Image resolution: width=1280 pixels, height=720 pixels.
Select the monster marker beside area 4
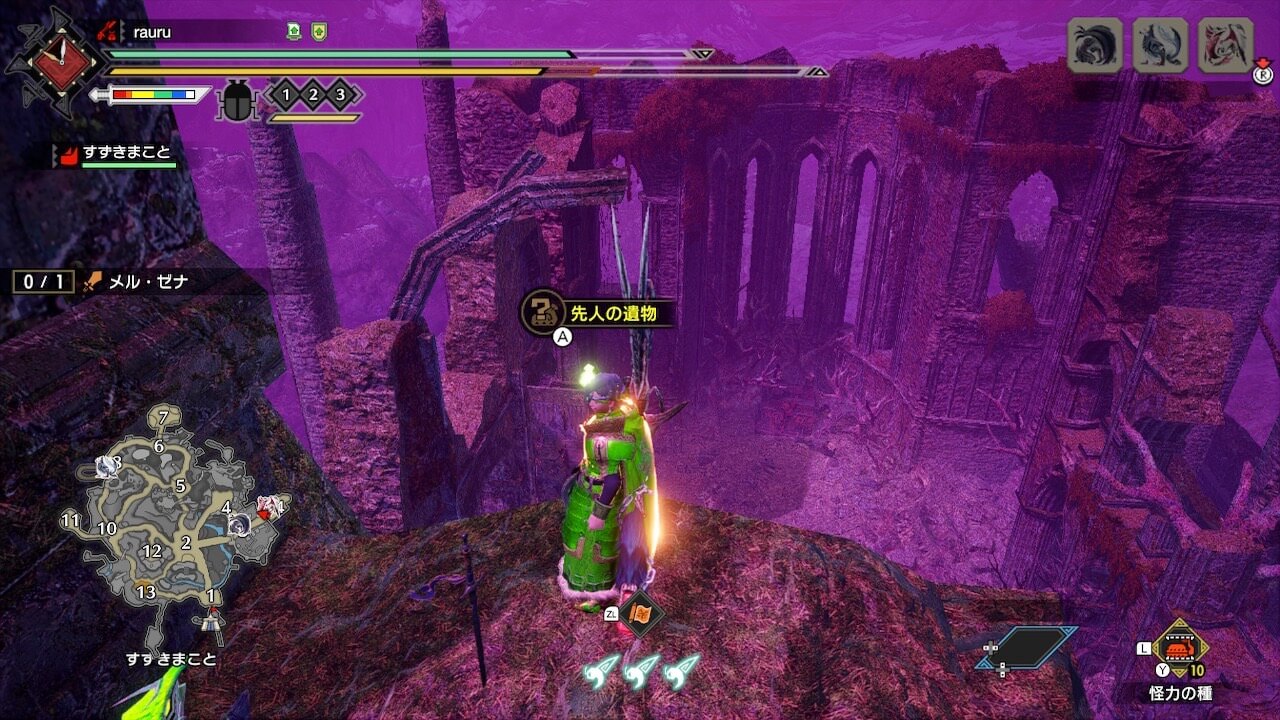pyautogui.click(x=240, y=523)
